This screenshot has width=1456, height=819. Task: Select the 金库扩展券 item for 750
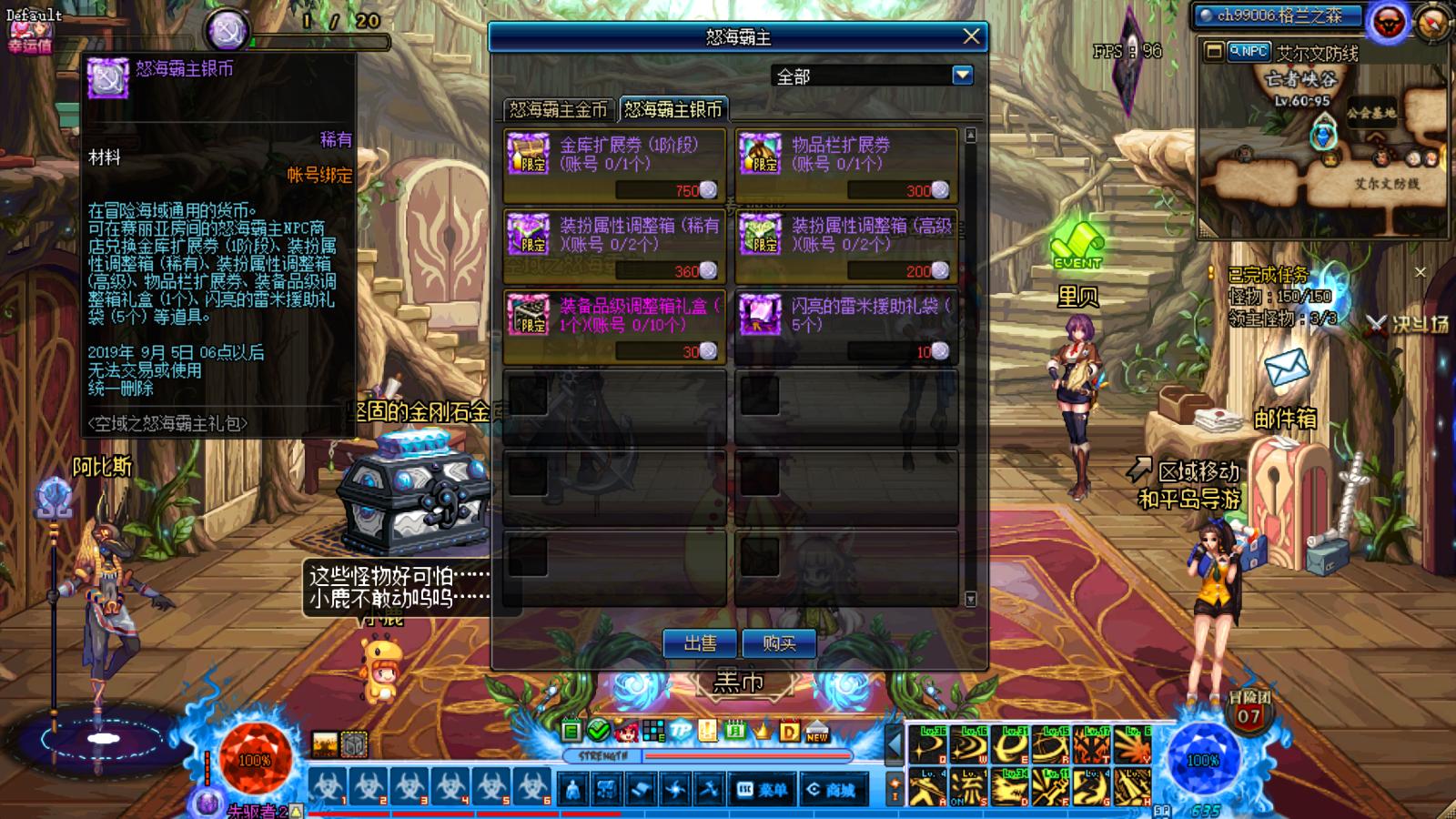click(x=614, y=165)
